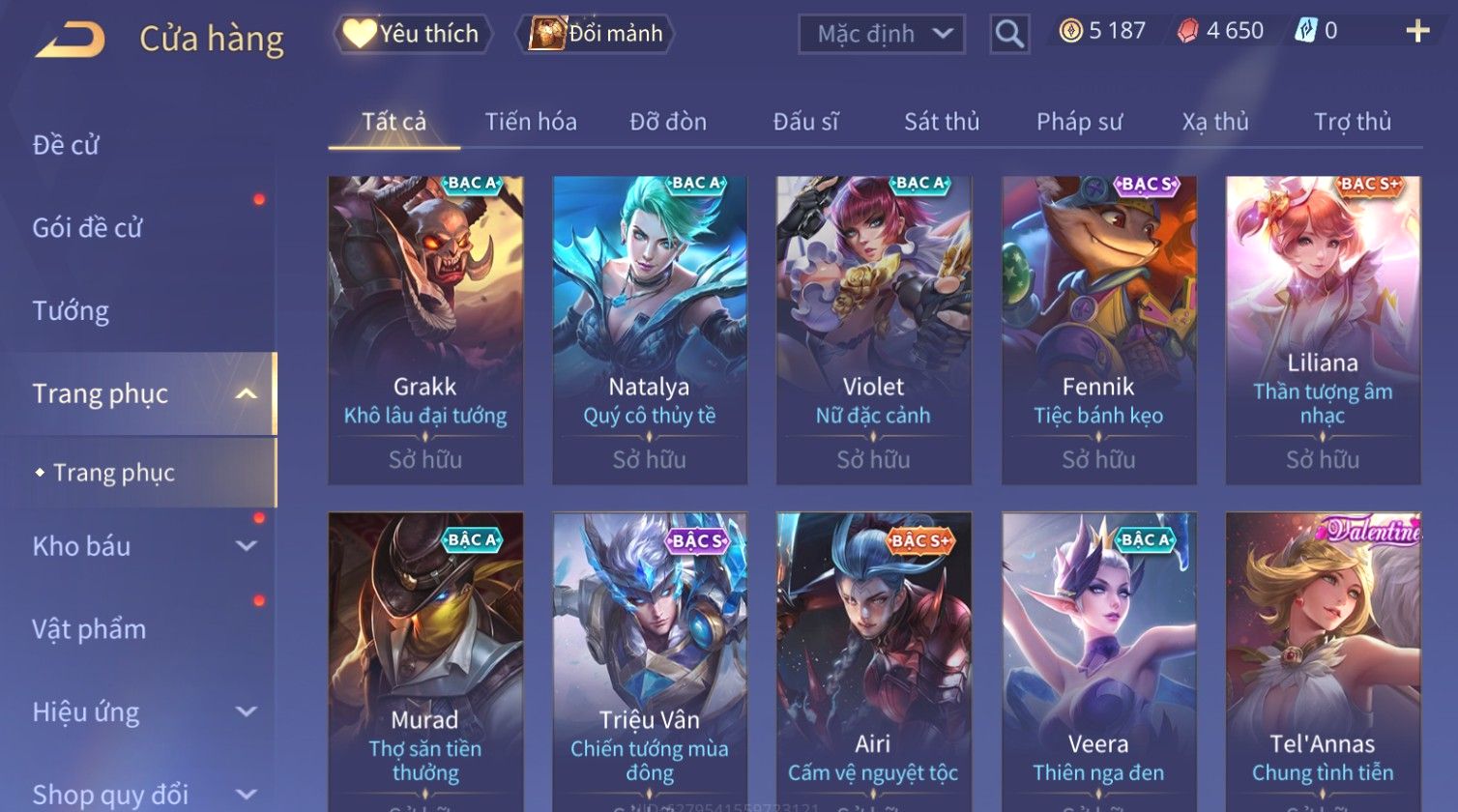Screen dimensions: 1458x812
Task: Click the magnifying glass search button
Action: point(1009,35)
